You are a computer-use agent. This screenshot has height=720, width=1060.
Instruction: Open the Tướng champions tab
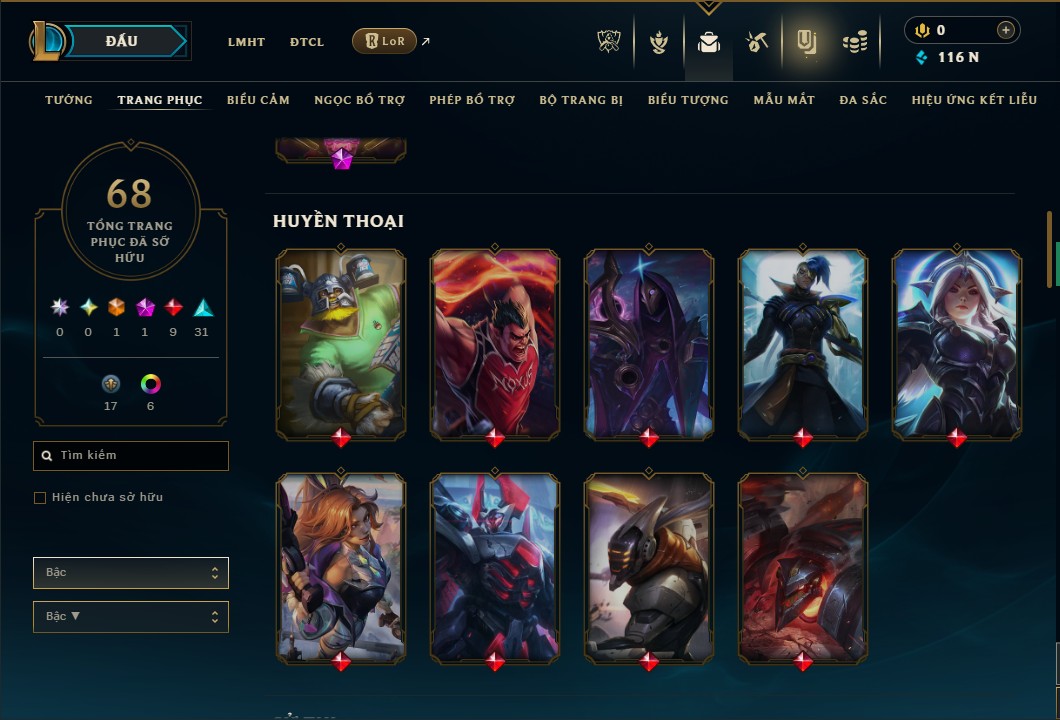coord(69,100)
